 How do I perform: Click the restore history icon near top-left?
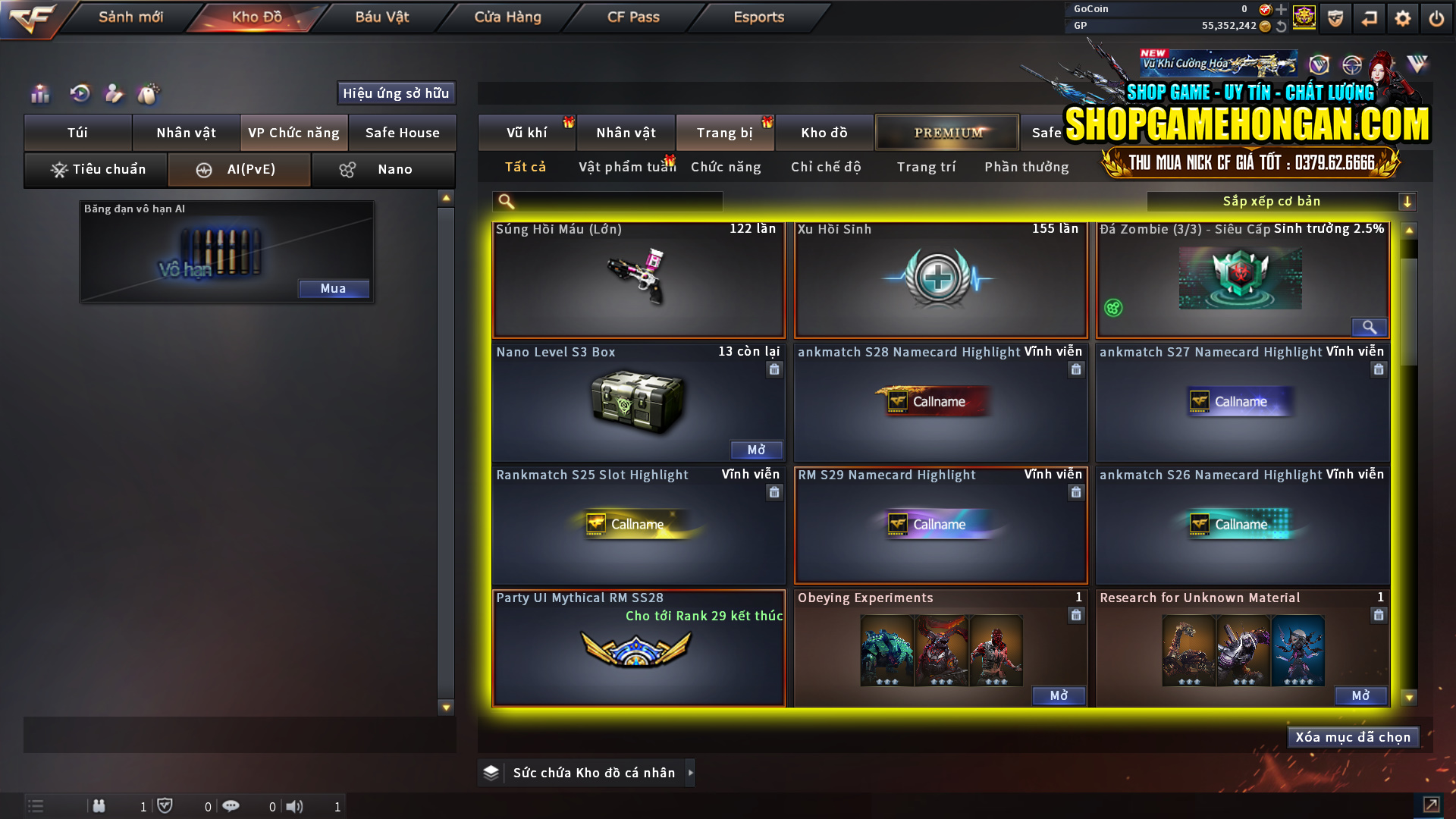78,94
